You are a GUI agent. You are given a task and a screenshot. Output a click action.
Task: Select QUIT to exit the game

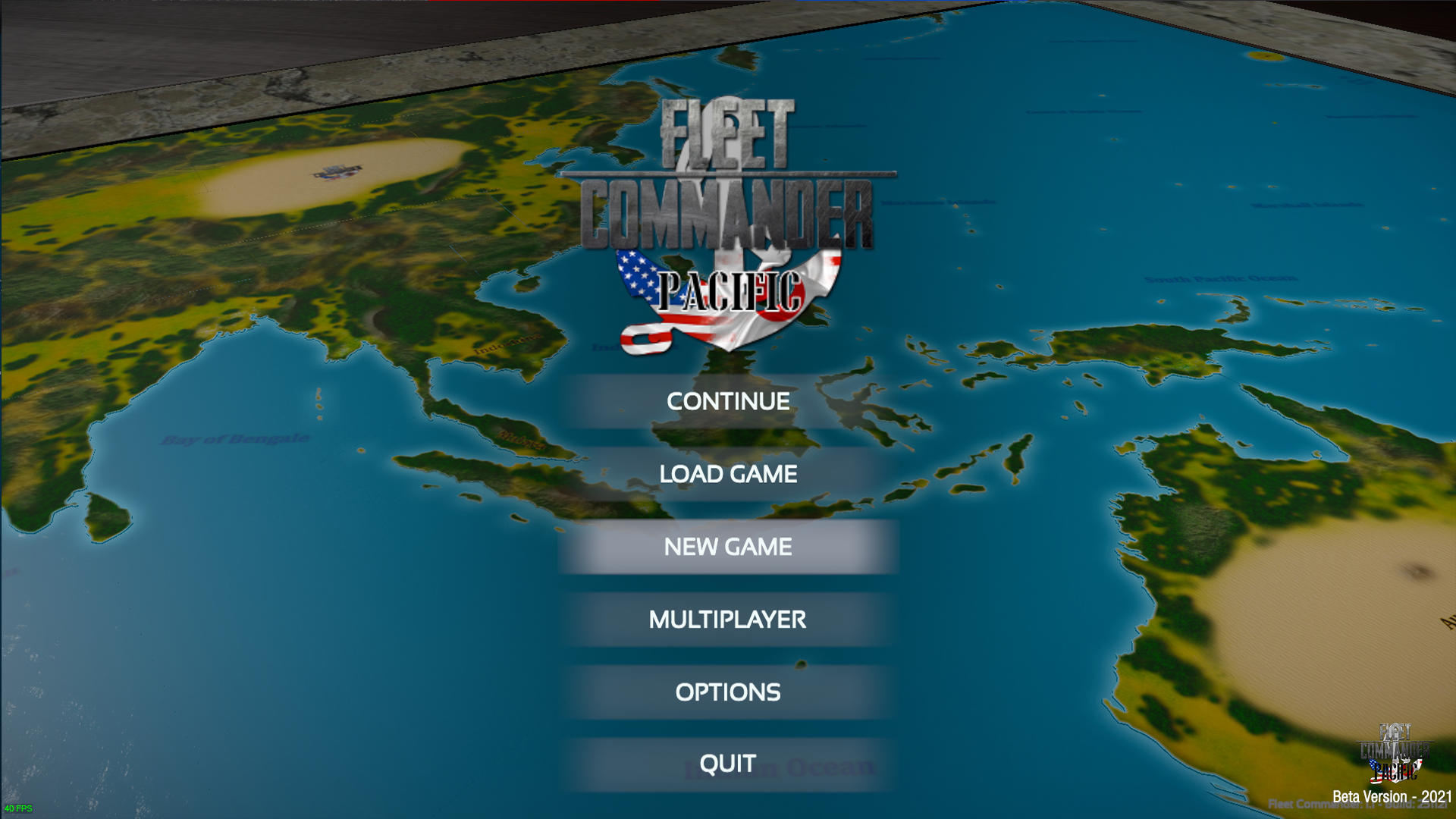(x=726, y=763)
